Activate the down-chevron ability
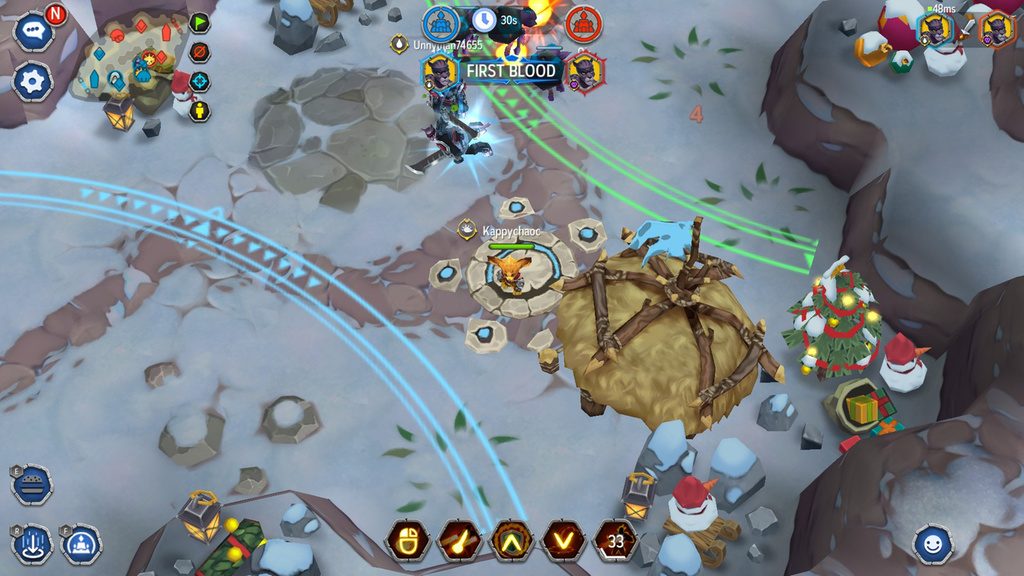Viewport: 1024px width, 576px height. (563, 540)
